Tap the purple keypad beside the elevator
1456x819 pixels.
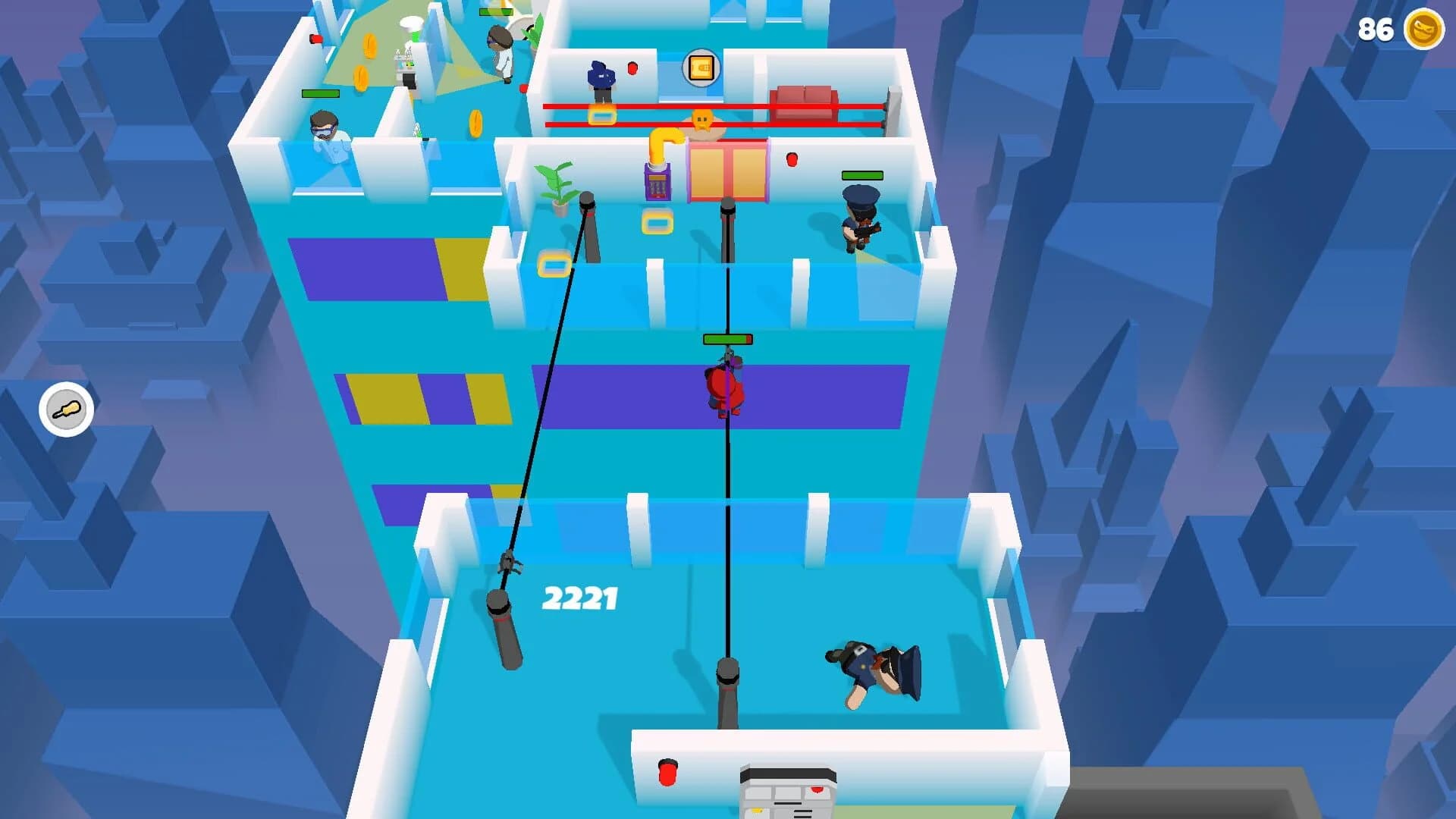(657, 184)
